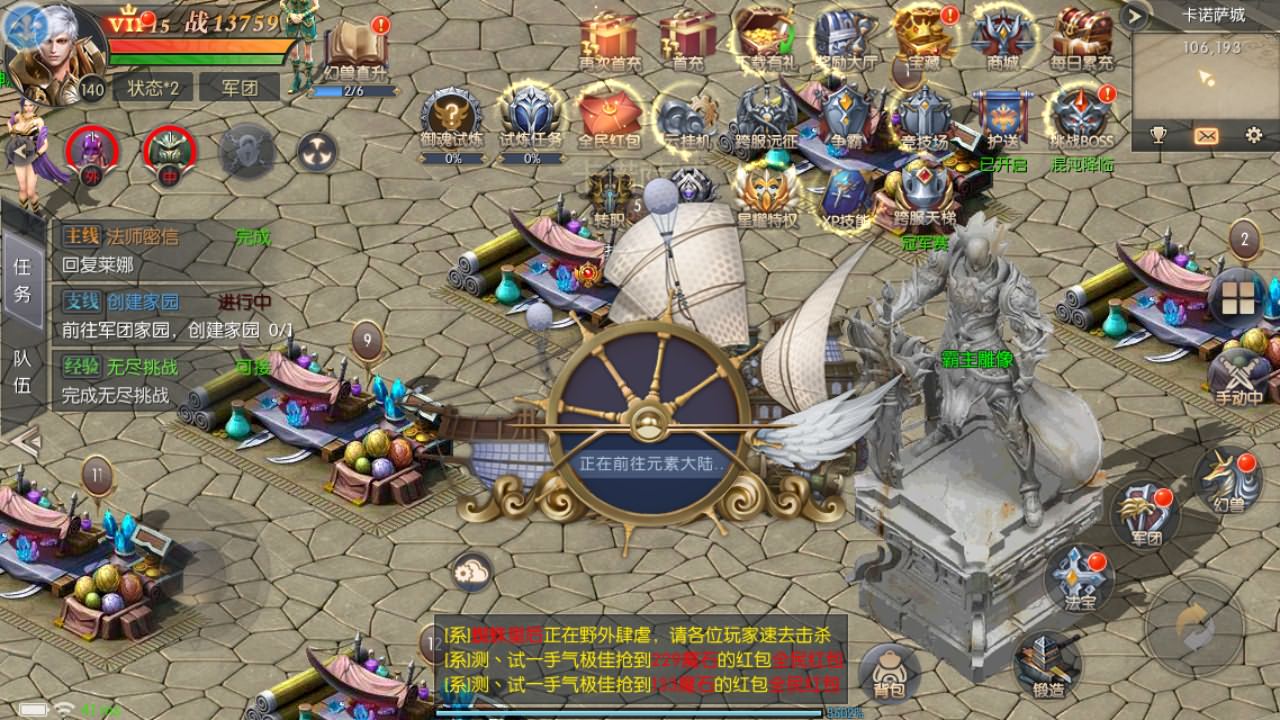Open the 军团 guild icon
The width and height of the screenshot is (1280, 720).
(x=1146, y=518)
